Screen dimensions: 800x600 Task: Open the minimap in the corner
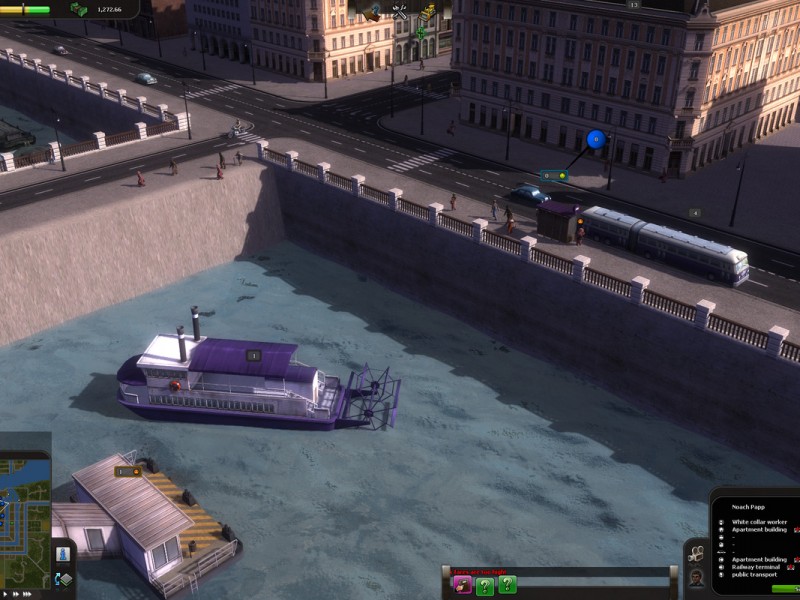coord(25,510)
